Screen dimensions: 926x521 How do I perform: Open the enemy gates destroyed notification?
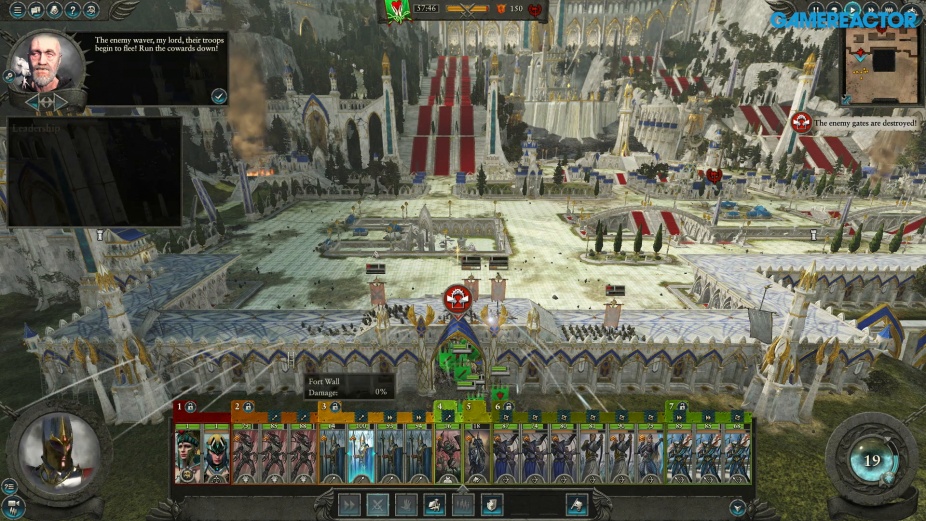tap(800, 122)
